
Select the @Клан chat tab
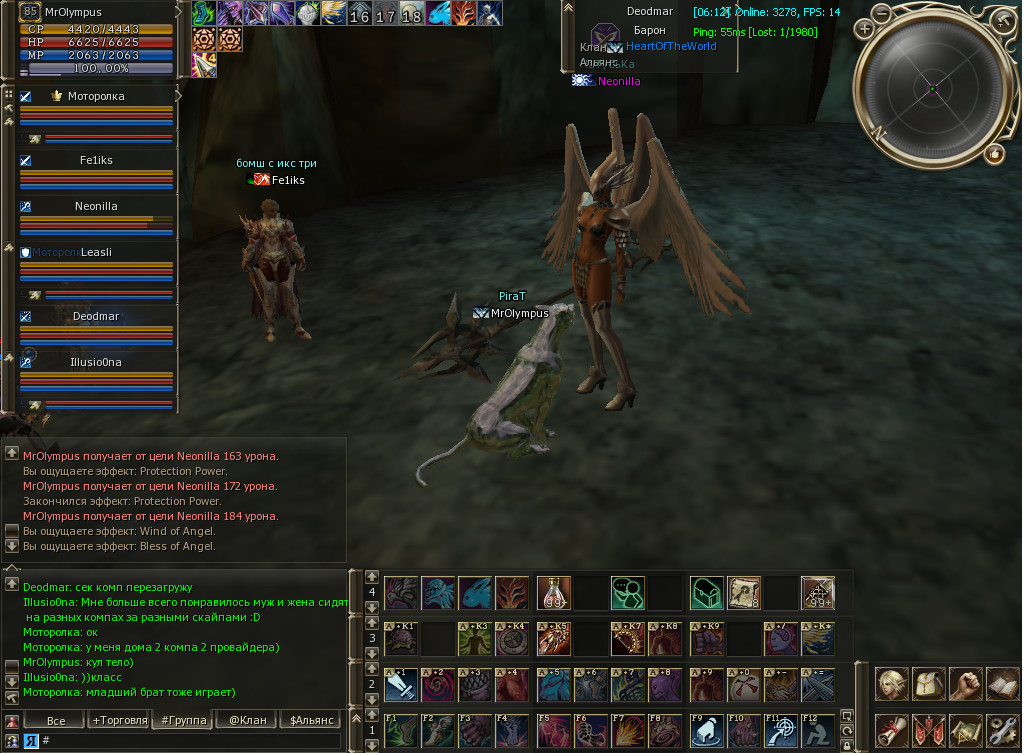coord(247,720)
